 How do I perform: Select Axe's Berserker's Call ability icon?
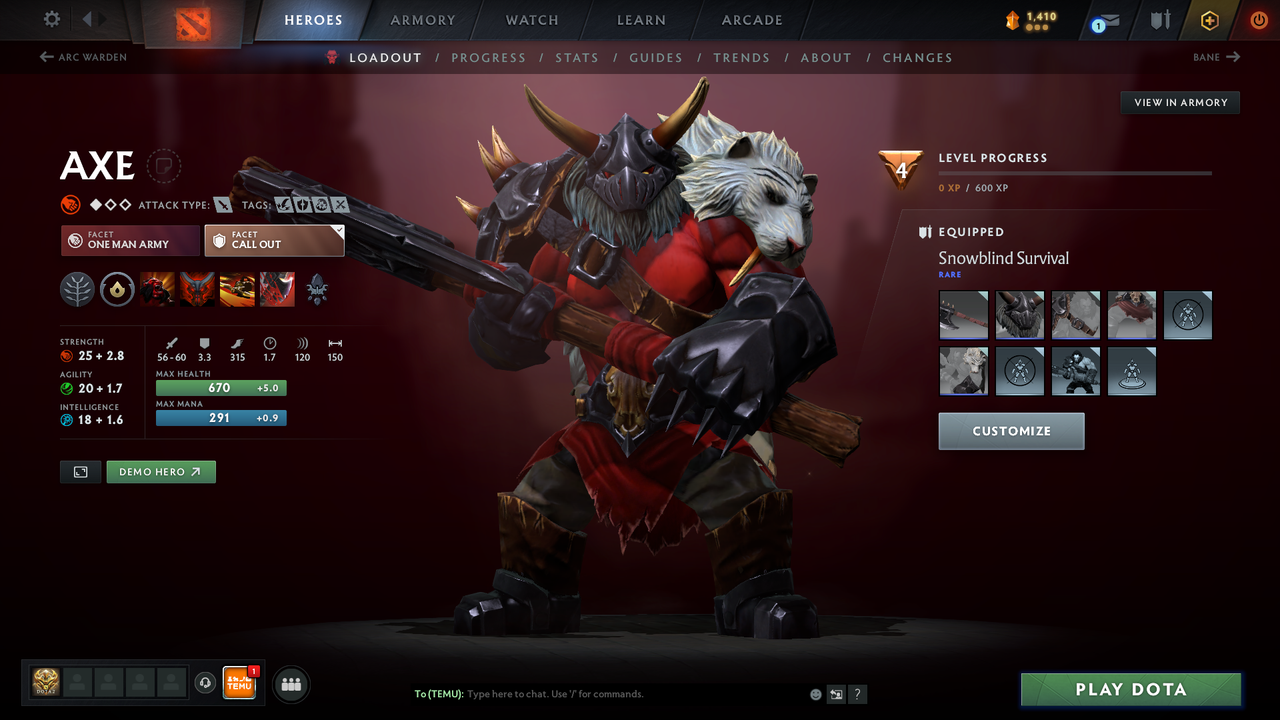(158, 290)
